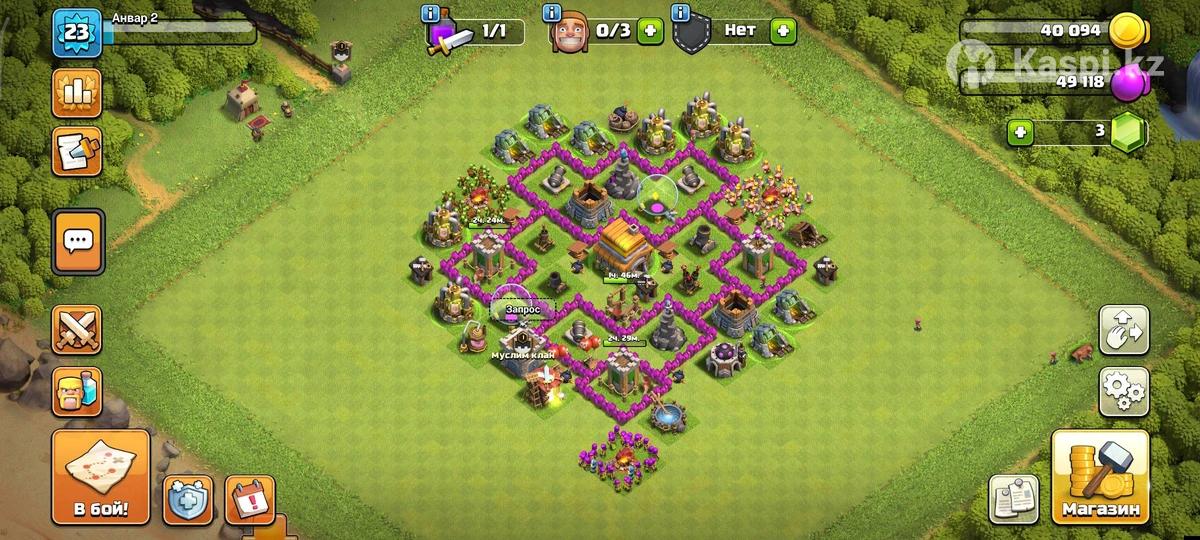
Task: Show info for the 1/1 sword troop counter
Action: (431, 14)
